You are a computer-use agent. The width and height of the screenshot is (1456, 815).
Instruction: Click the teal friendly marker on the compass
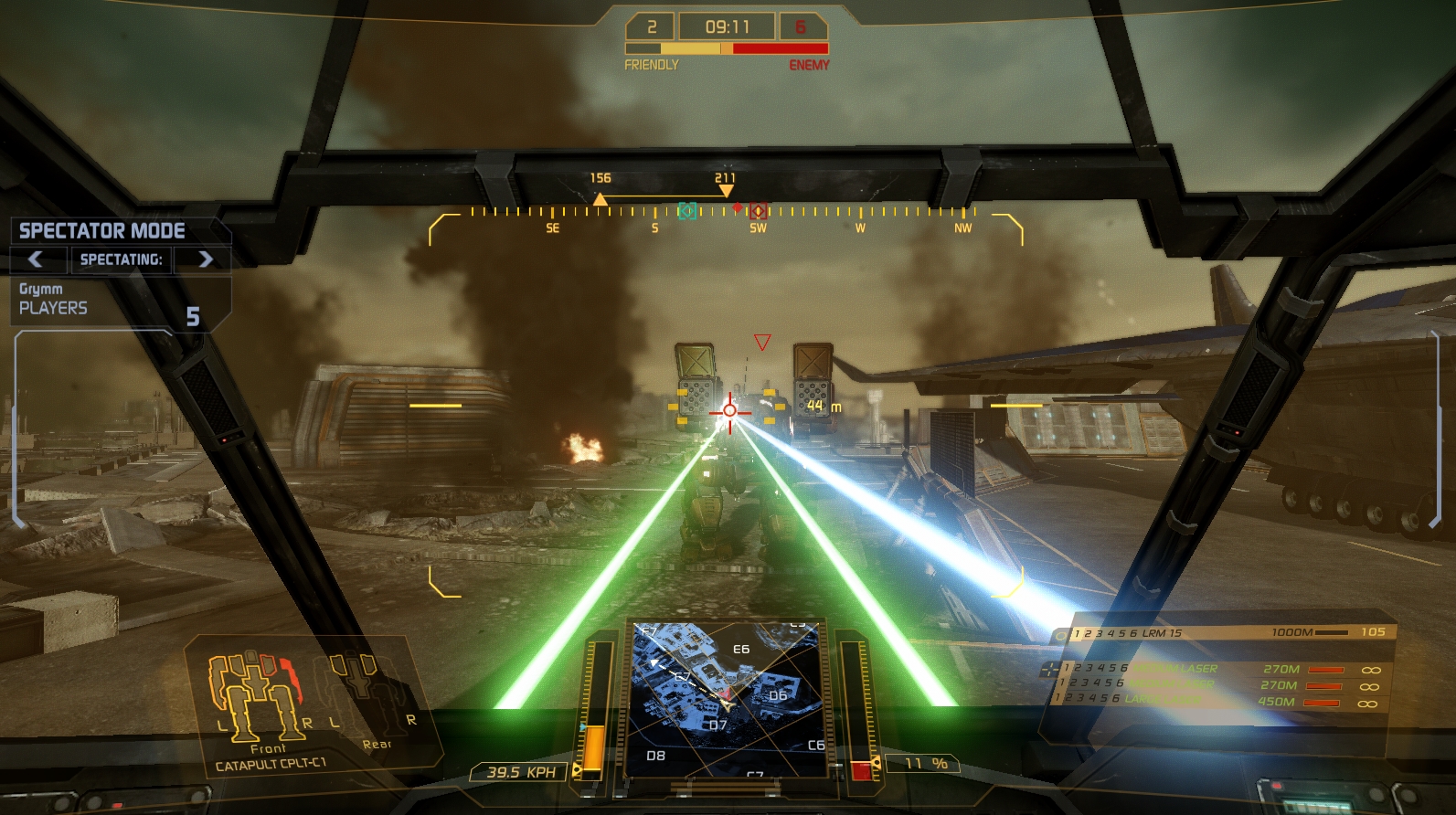687,211
